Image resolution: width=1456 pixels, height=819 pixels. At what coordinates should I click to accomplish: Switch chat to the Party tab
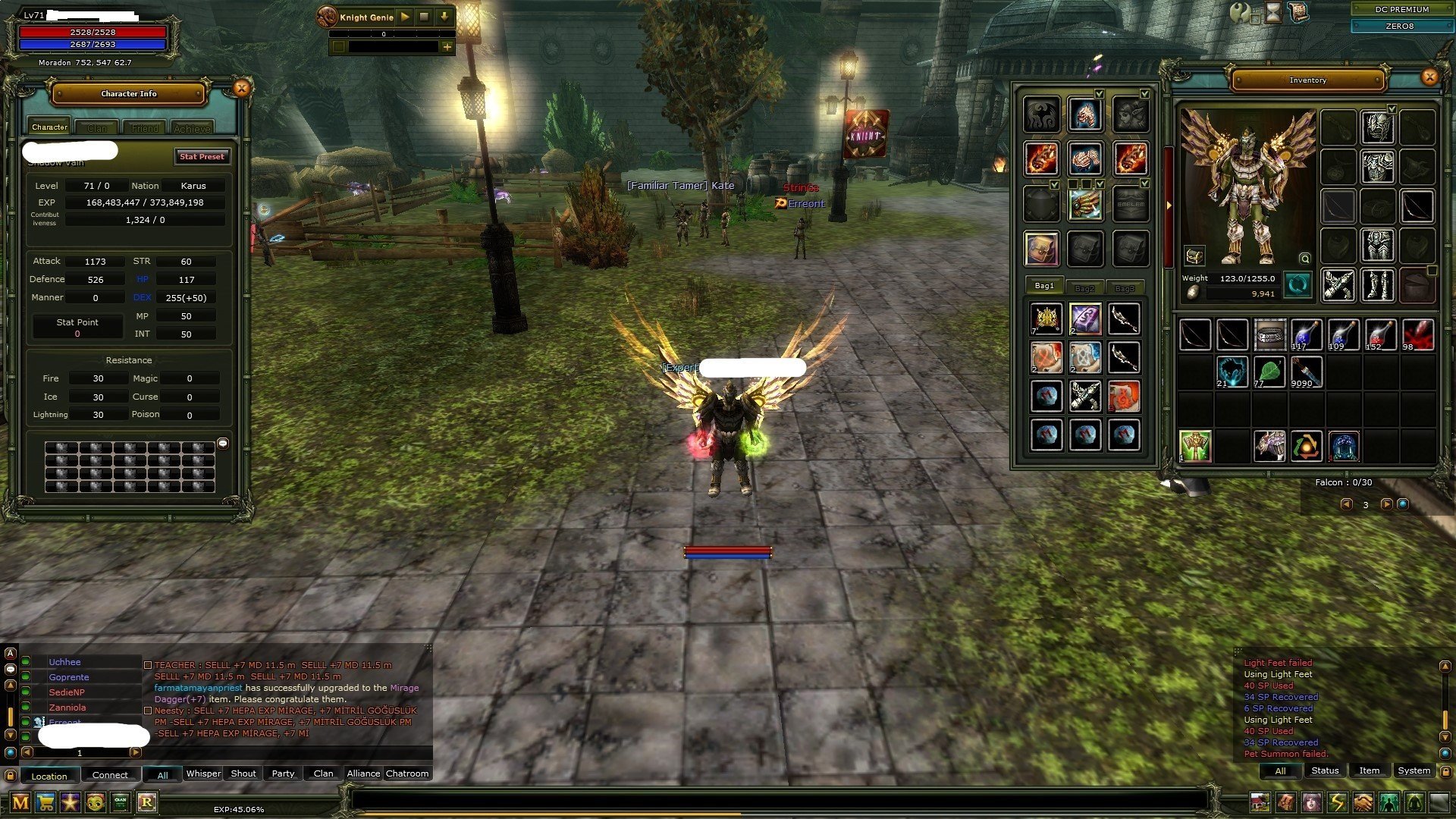pos(283,773)
